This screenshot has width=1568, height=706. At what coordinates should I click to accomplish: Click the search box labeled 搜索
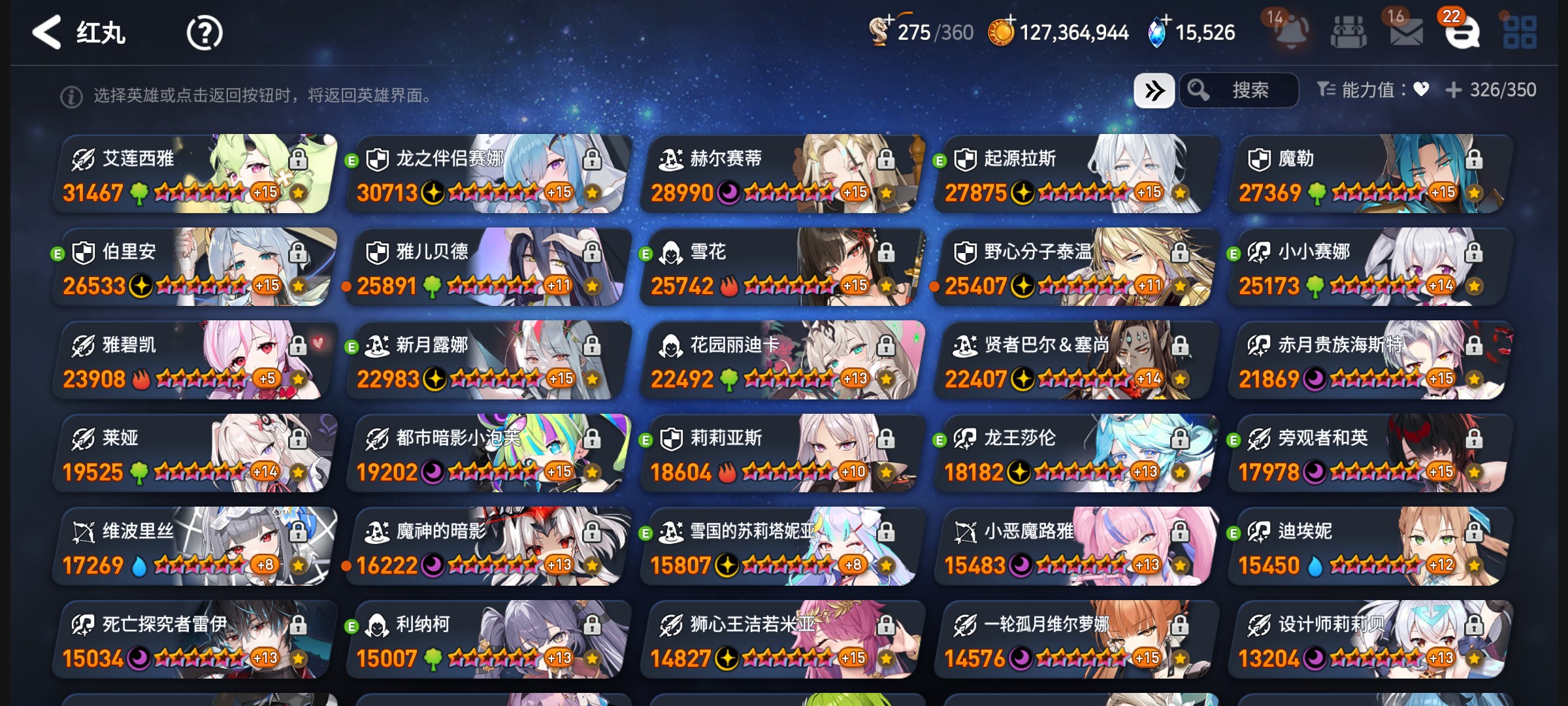pyautogui.click(x=1240, y=90)
